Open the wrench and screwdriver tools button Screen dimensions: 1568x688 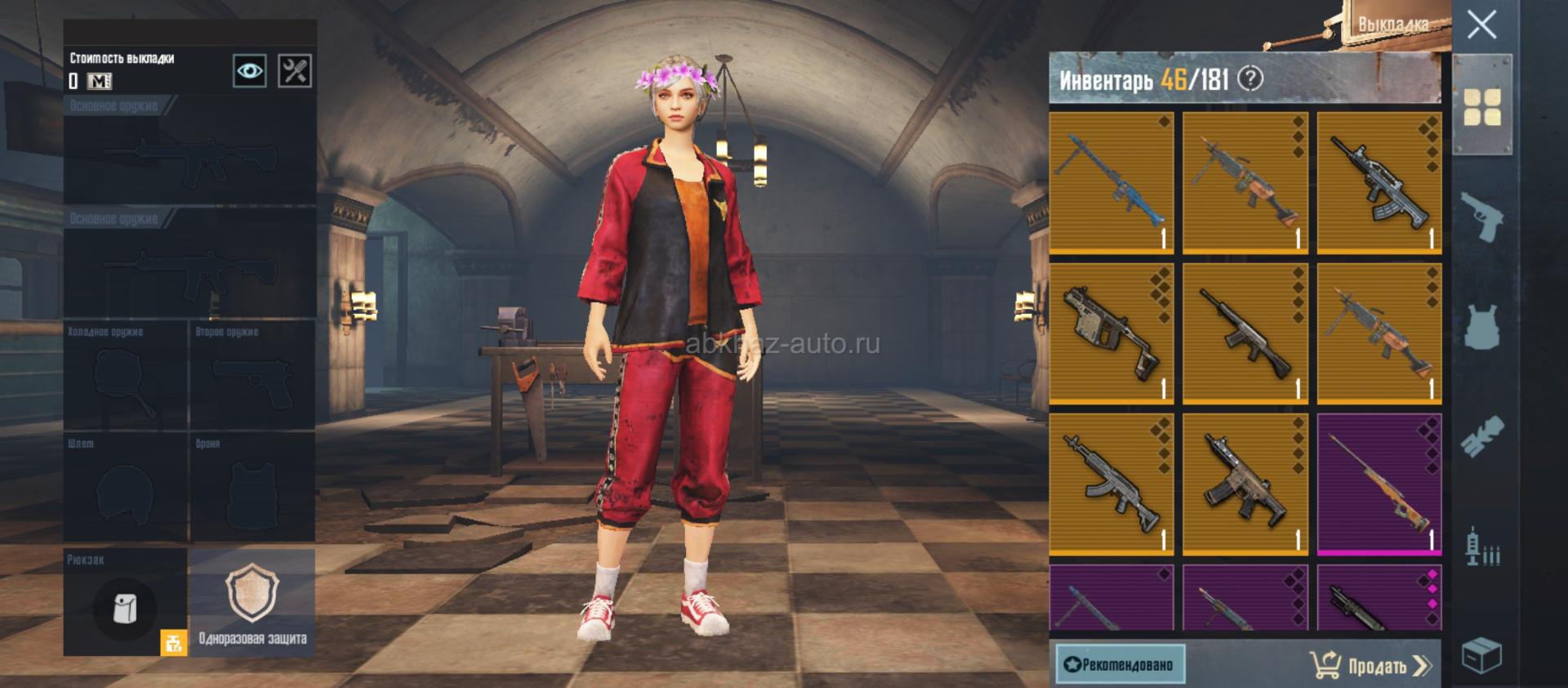tap(294, 71)
